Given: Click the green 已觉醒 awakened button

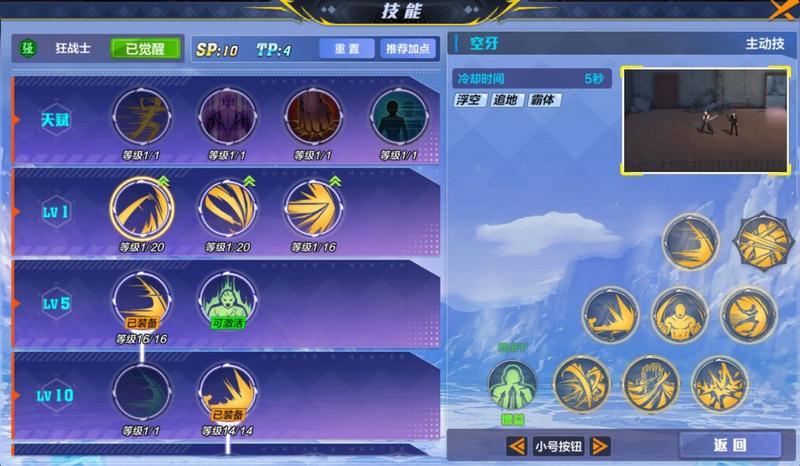Looking at the screenshot, I should [x=146, y=49].
